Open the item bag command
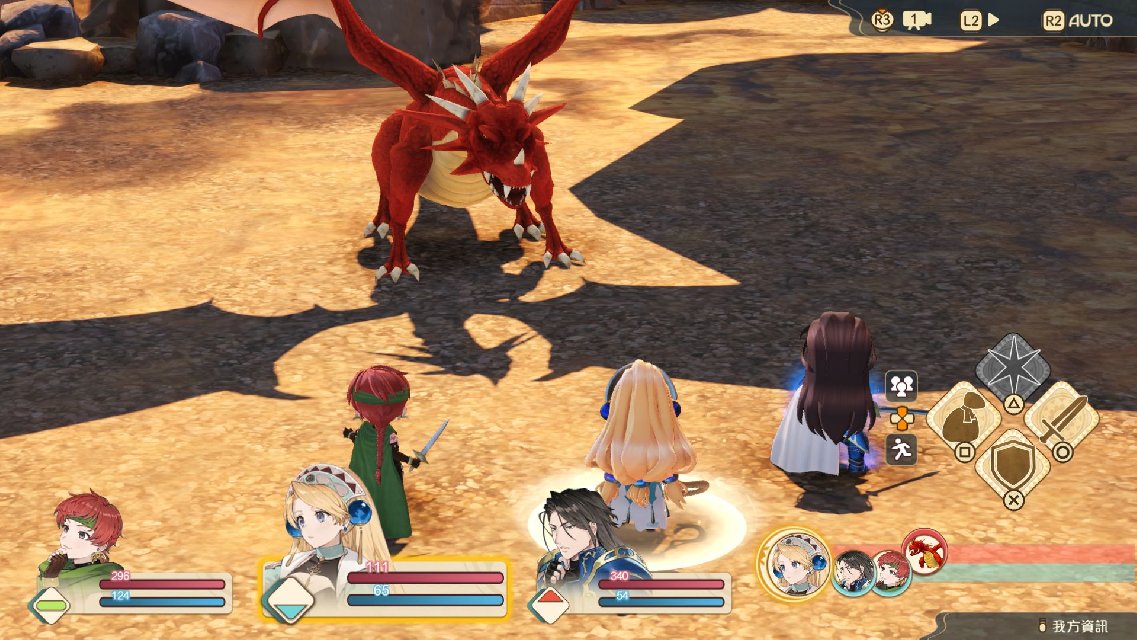 pos(964,420)
